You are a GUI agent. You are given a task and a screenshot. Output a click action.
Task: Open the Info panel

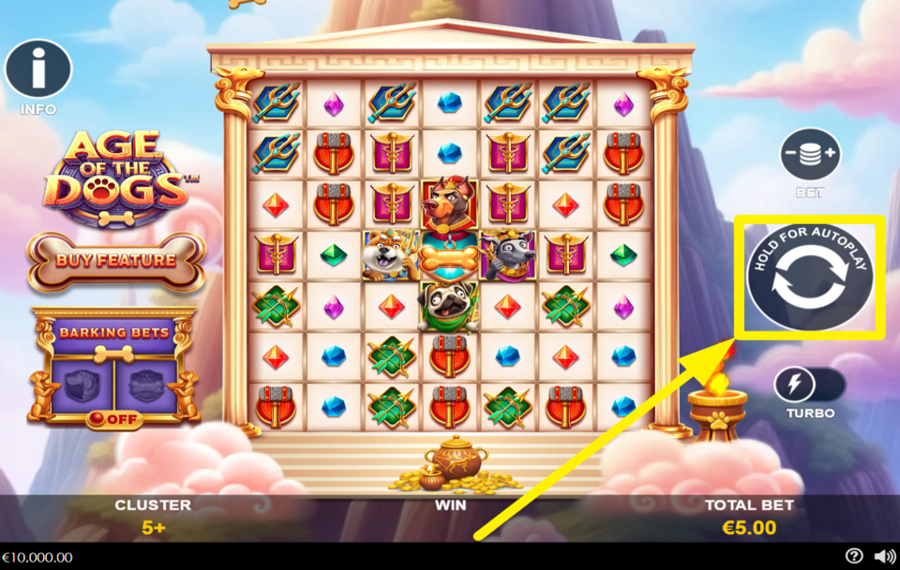pos(38,70)
